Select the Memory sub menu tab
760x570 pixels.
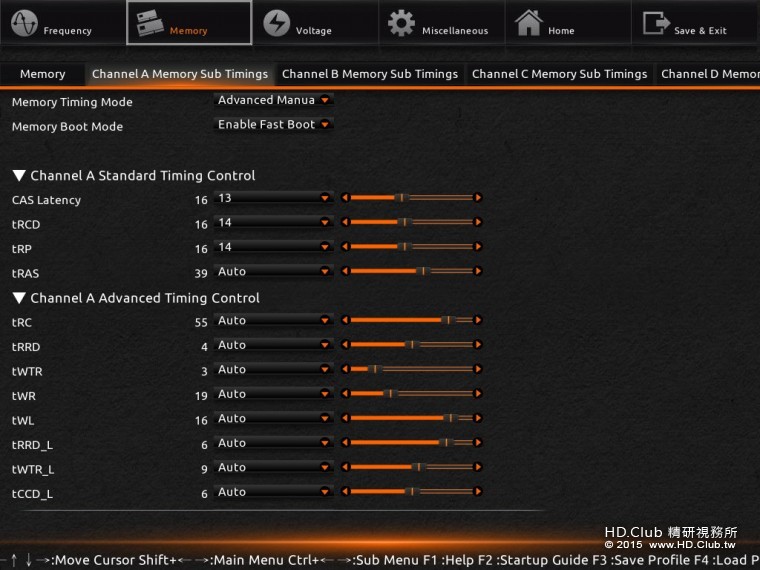click(x=42, y=74)
